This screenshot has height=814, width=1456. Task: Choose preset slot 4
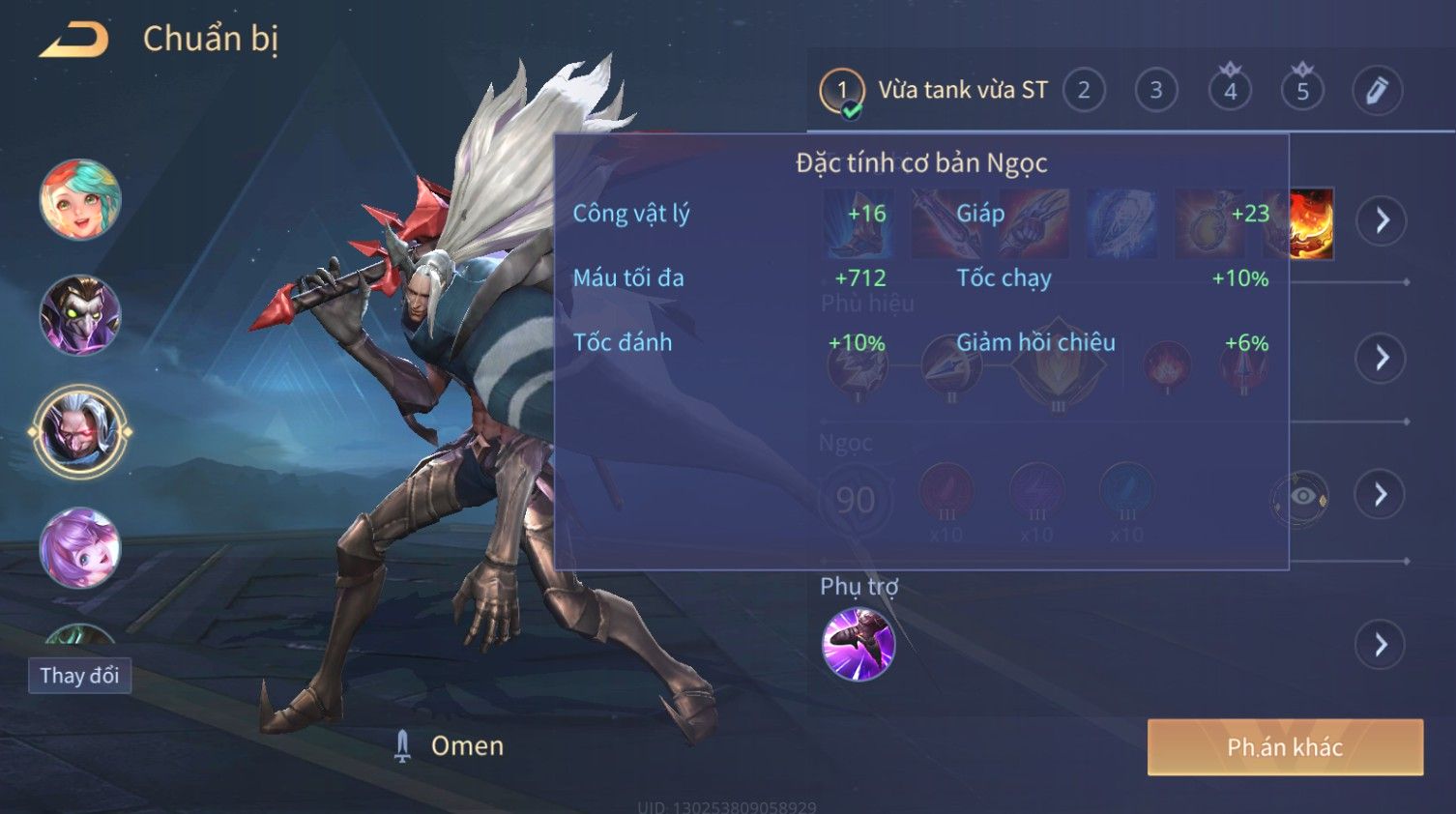point(1230,91)
